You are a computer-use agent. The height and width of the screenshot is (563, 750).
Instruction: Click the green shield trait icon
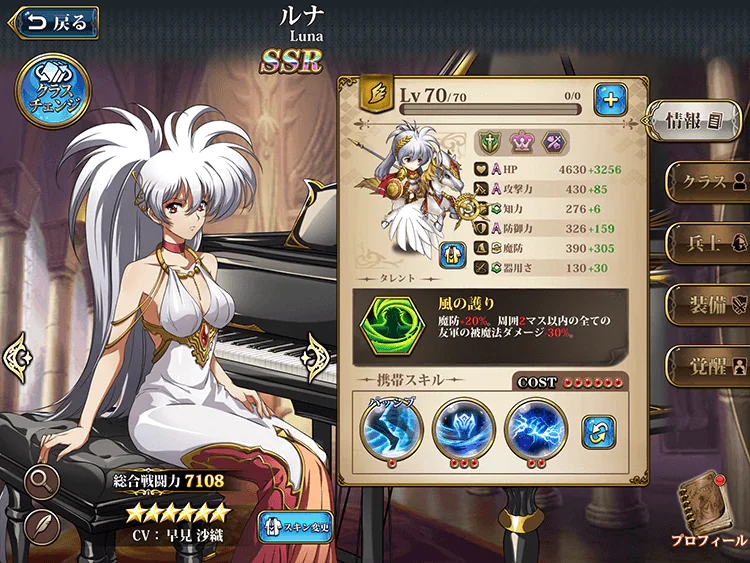click(x=490, y=141)
